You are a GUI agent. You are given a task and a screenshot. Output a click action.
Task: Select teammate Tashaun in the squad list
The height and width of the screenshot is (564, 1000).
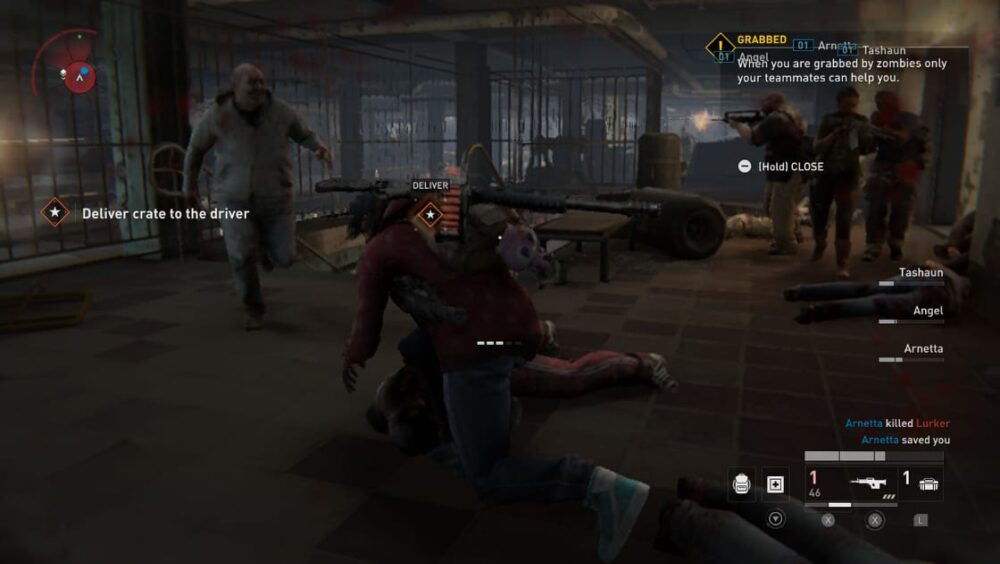point(920,272)
